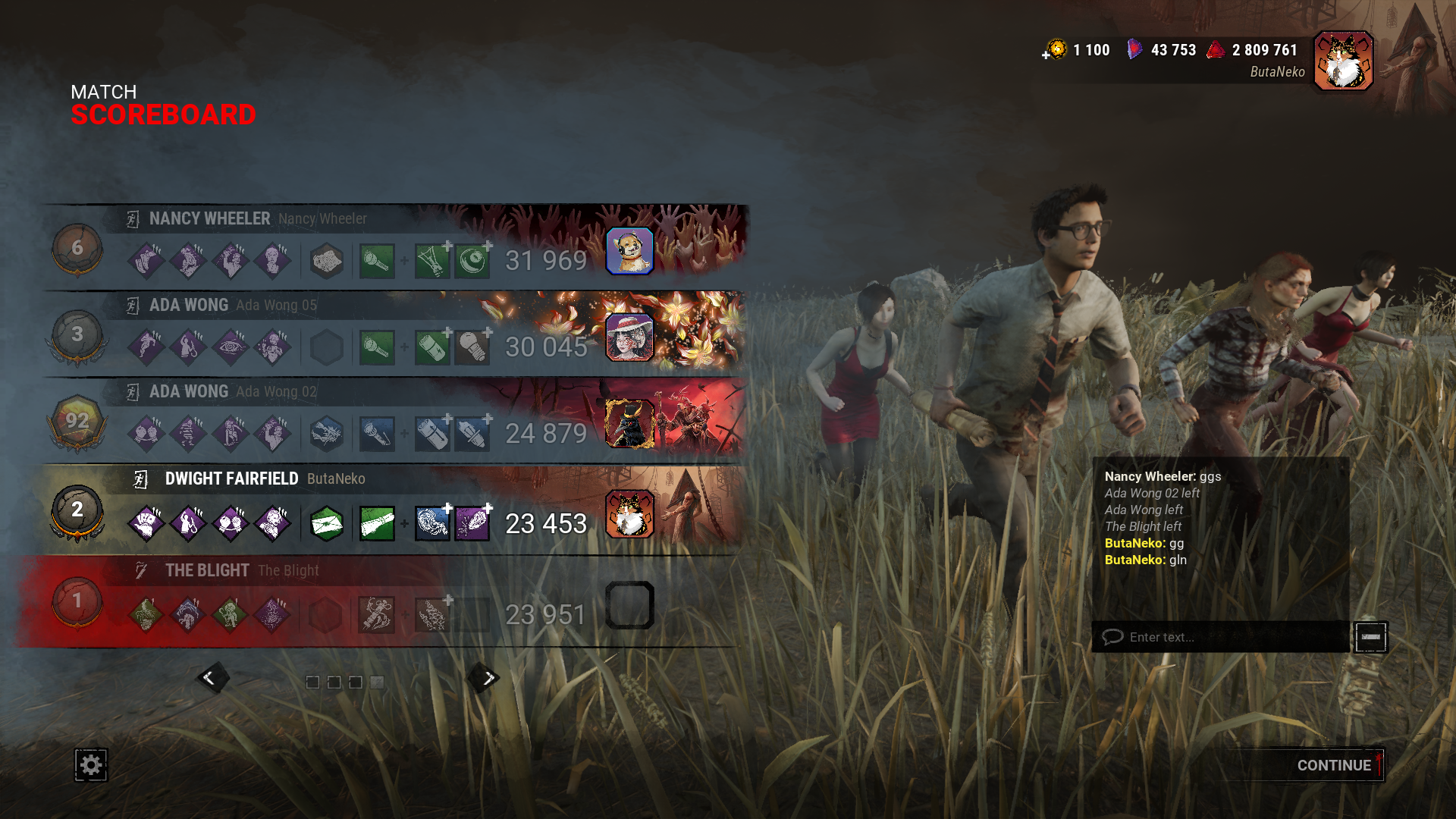Open the gear settings menu
Image resolution: width=1456 pixels, height=819 pixels.
pos(91,764)
